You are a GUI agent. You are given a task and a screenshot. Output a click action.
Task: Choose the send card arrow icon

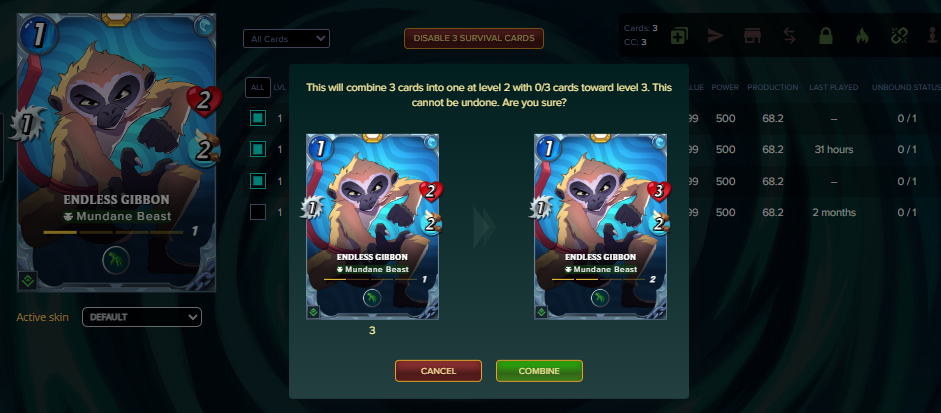click(714, 37)
